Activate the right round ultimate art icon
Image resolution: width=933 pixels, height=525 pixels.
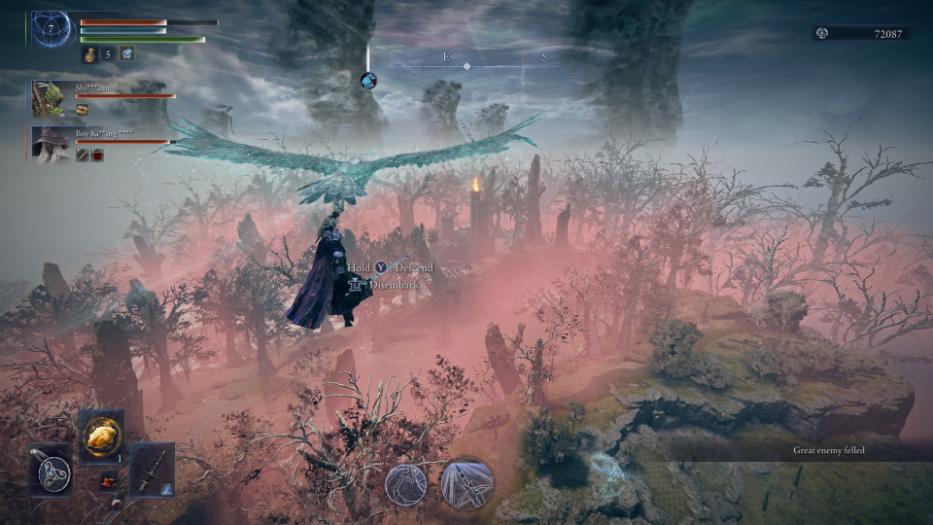[466, 484]
